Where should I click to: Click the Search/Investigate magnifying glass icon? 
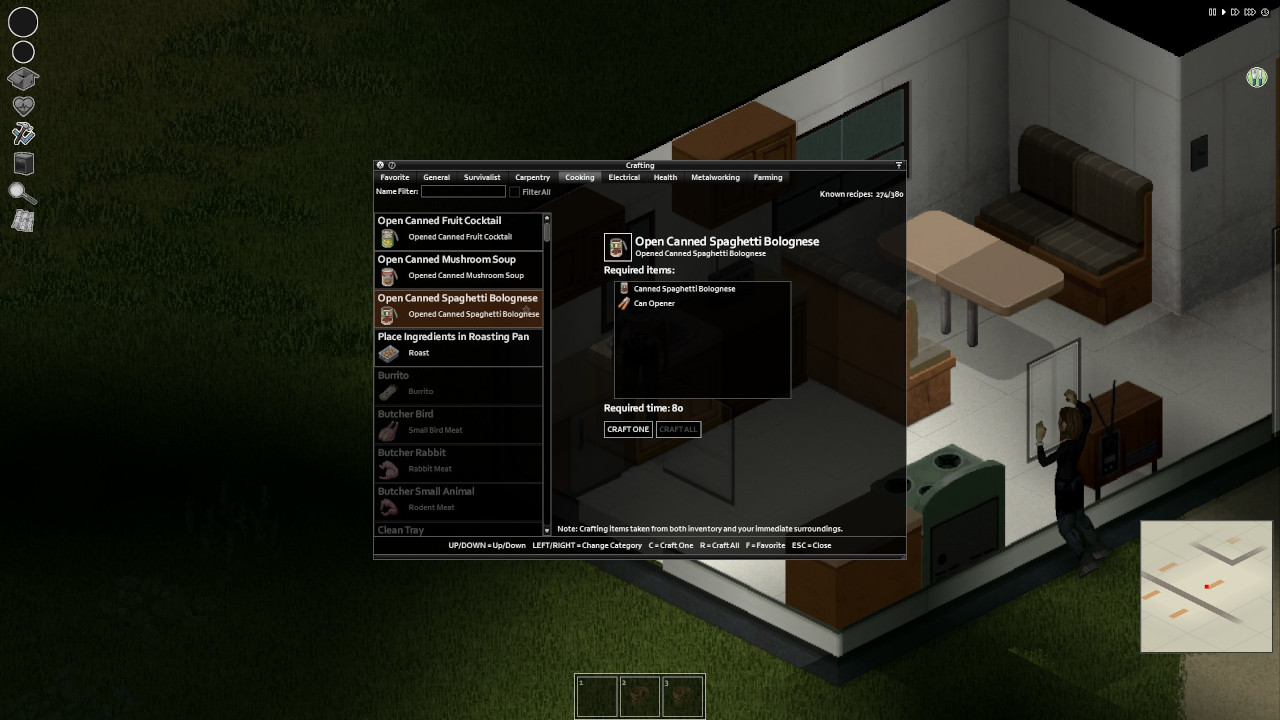22,192
